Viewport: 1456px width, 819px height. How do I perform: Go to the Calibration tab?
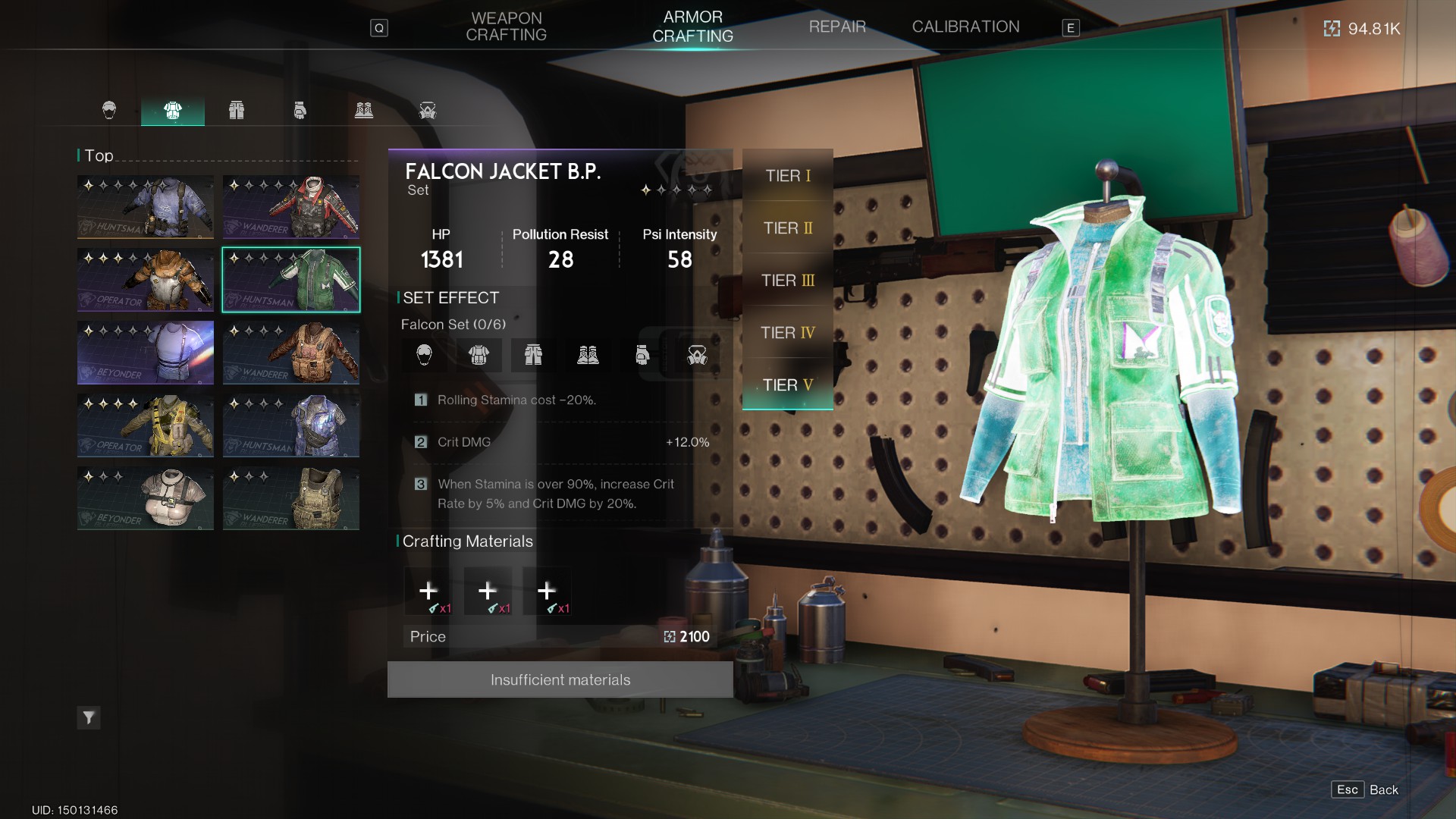tap(965, 27)
